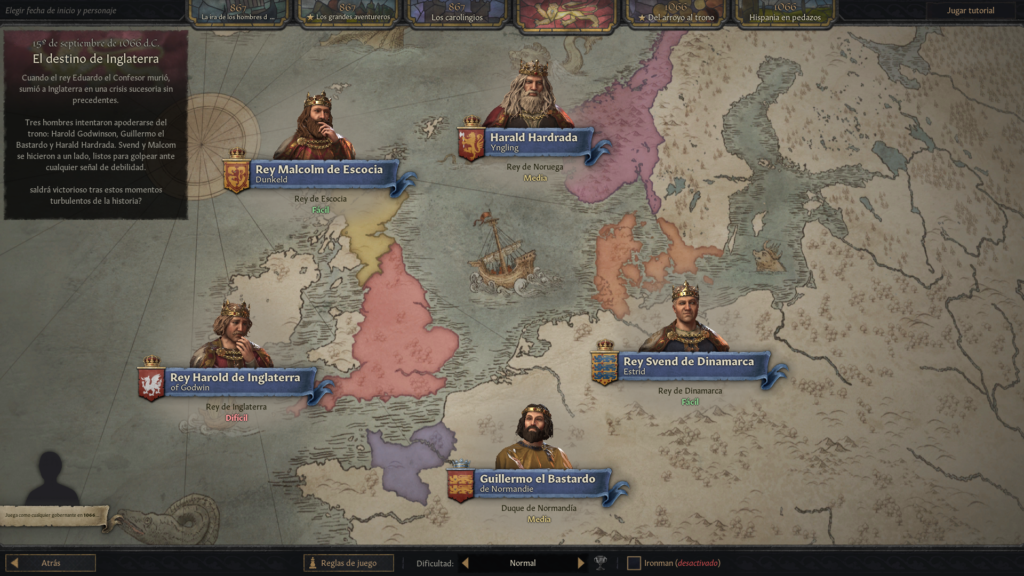Open the 'Hispania en pedazos' bookmark
Screen dimensions: 1024x576
(785, 12)
